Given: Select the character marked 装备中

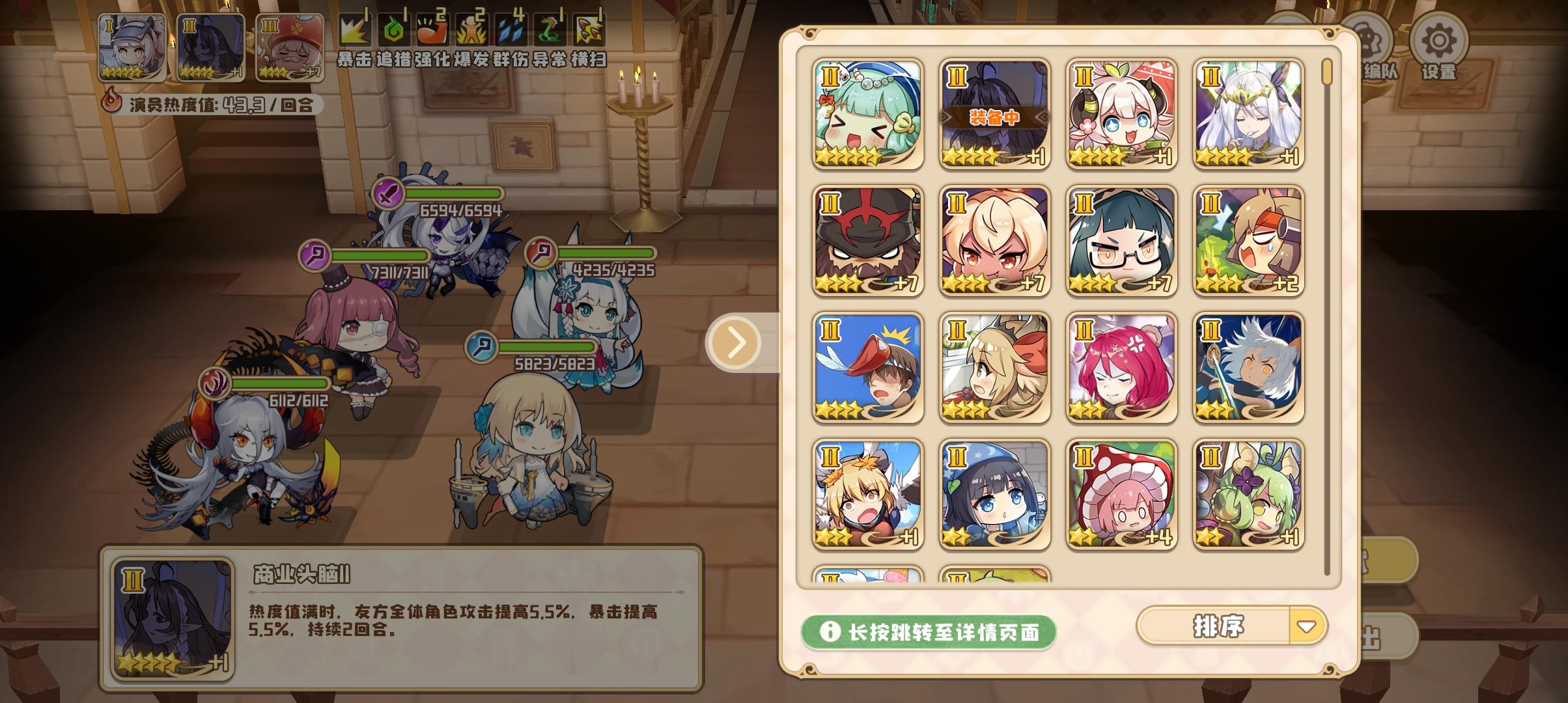Looking at the screenshot, I should [x=994, y=112].
